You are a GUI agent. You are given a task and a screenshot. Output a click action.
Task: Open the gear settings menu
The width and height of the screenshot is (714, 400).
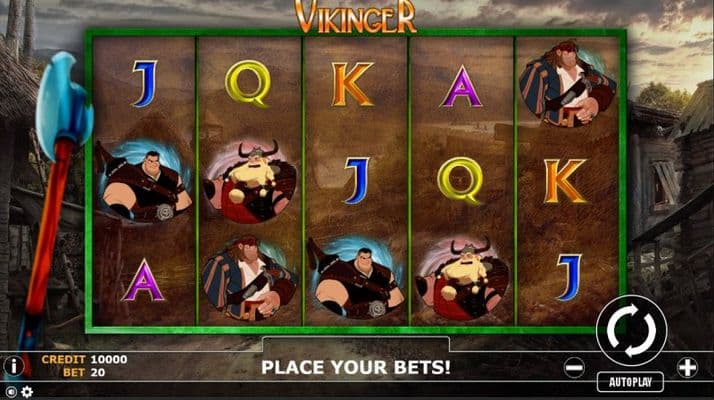click(27, 392)
